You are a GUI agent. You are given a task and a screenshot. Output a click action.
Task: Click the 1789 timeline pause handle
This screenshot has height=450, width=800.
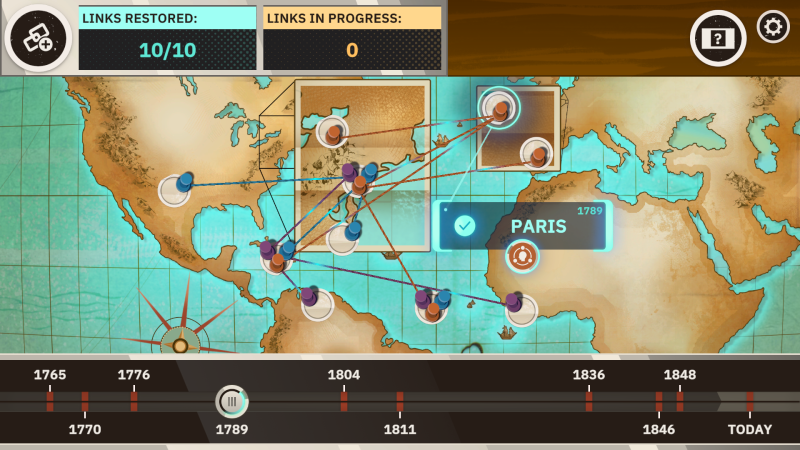(x=232, y=402)
